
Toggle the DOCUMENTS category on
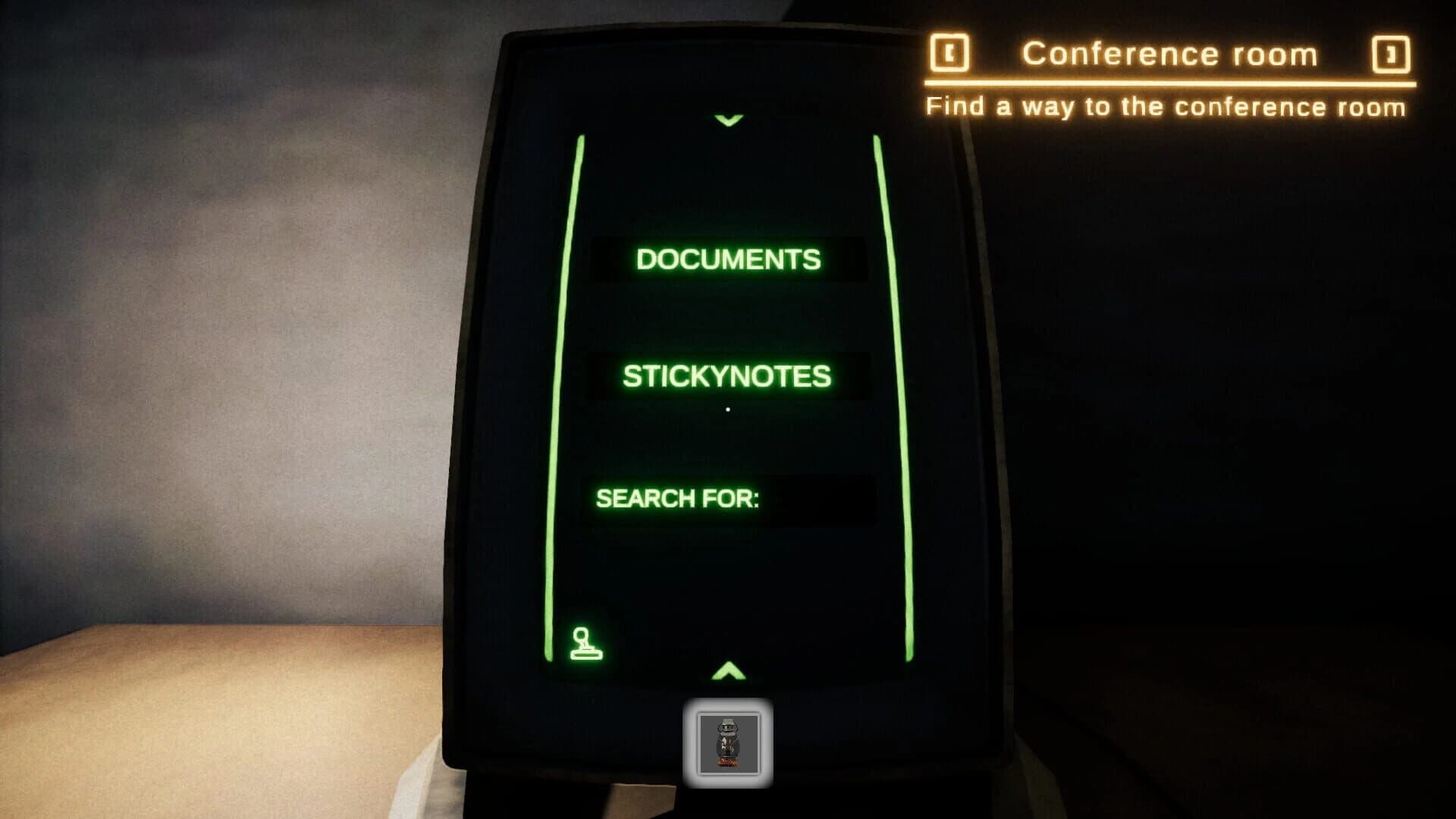(x=727, y=259)
